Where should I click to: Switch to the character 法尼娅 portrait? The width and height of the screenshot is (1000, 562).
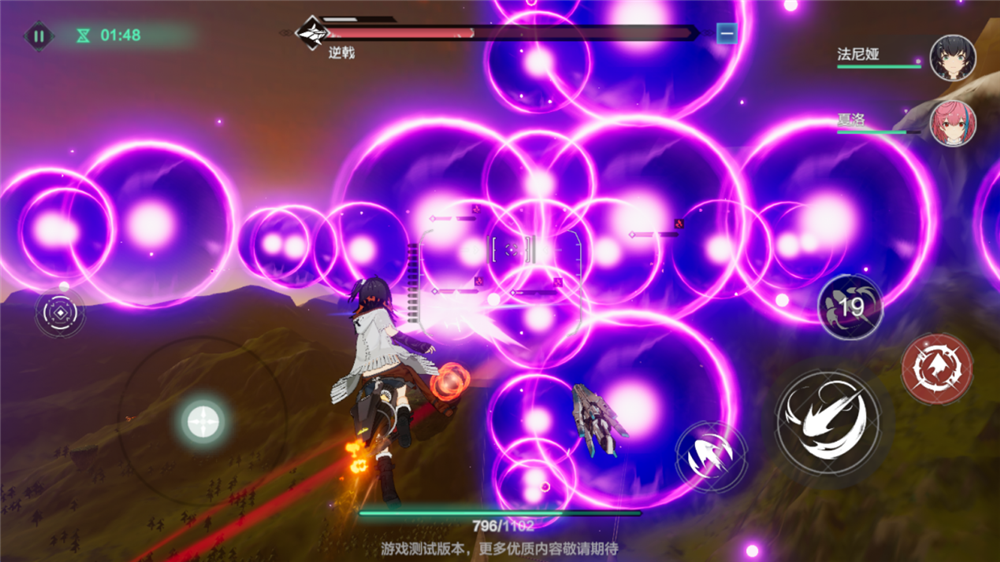click(x=952, y=57)
